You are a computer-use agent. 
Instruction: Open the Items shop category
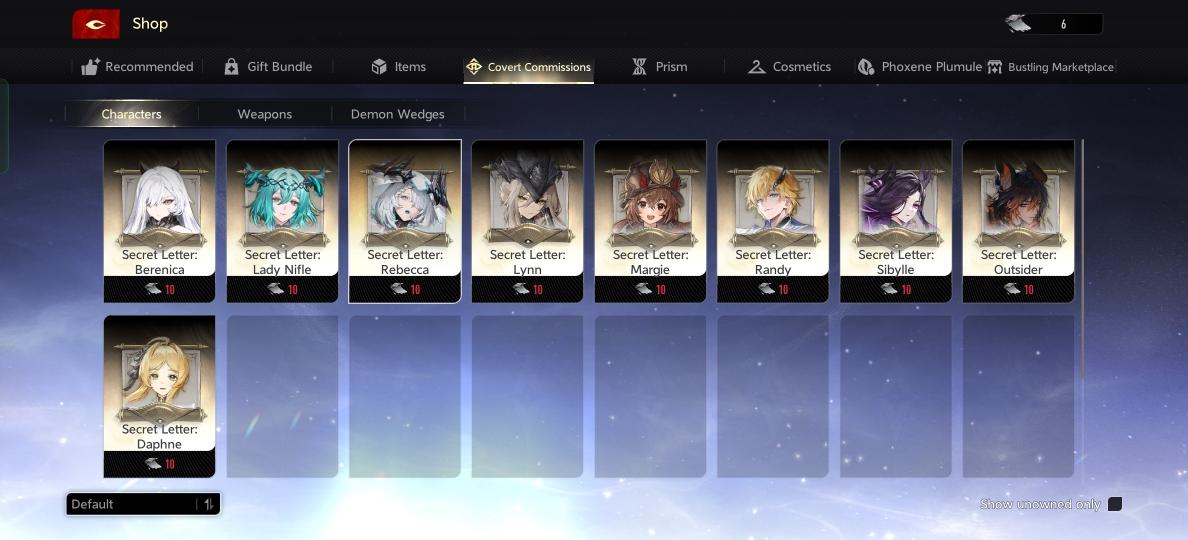[x=398, y=67]
